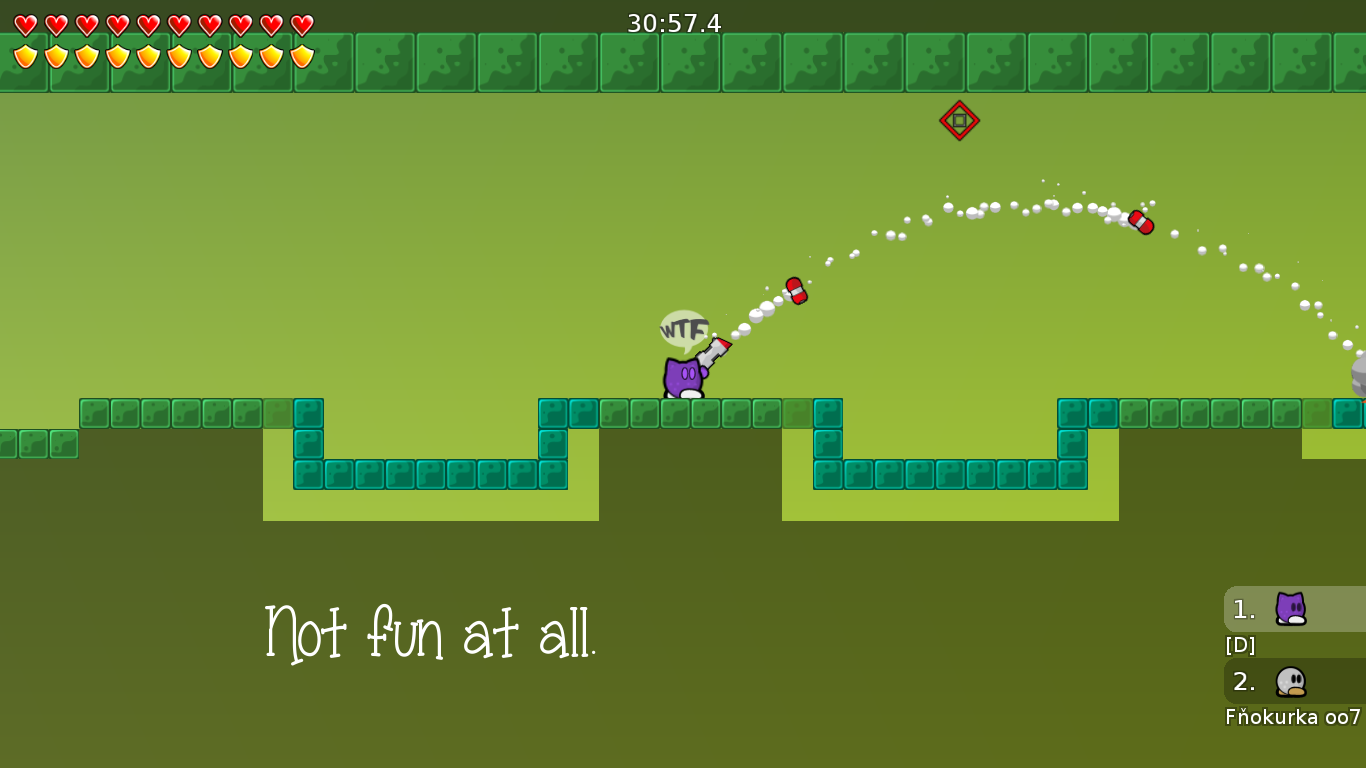Select the purple player character holding the gun

coord(685,375)
